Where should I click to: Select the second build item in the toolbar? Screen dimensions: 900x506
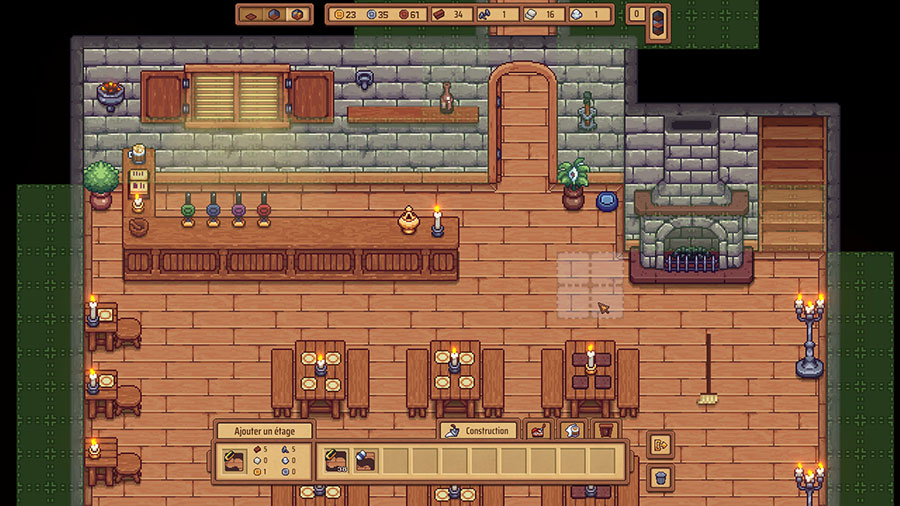tap(366, 461)
